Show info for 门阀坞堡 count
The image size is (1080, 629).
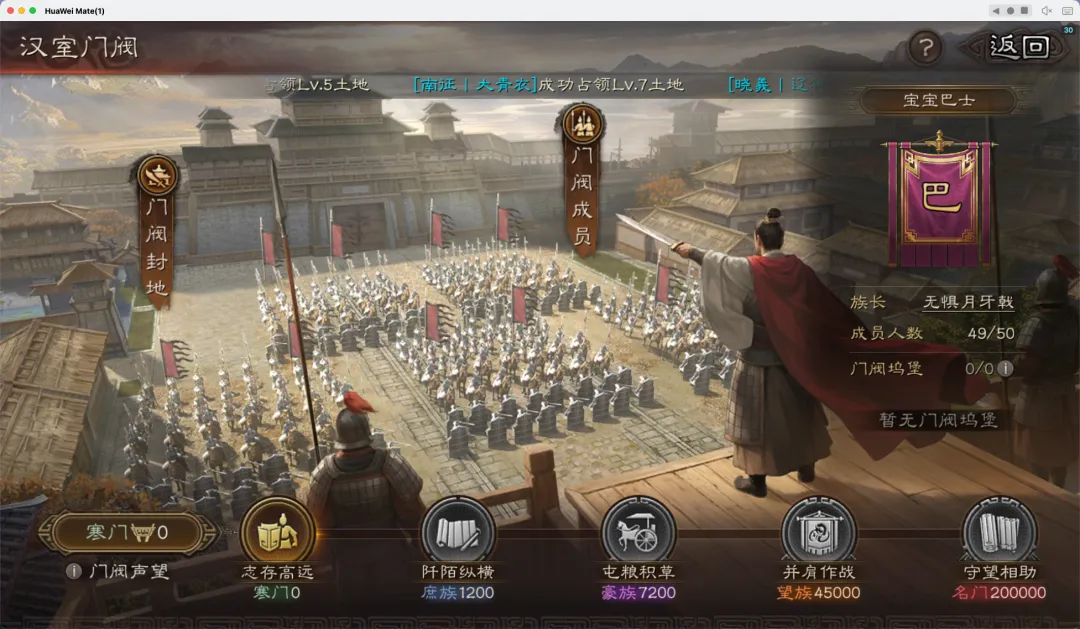[1005, 368]
